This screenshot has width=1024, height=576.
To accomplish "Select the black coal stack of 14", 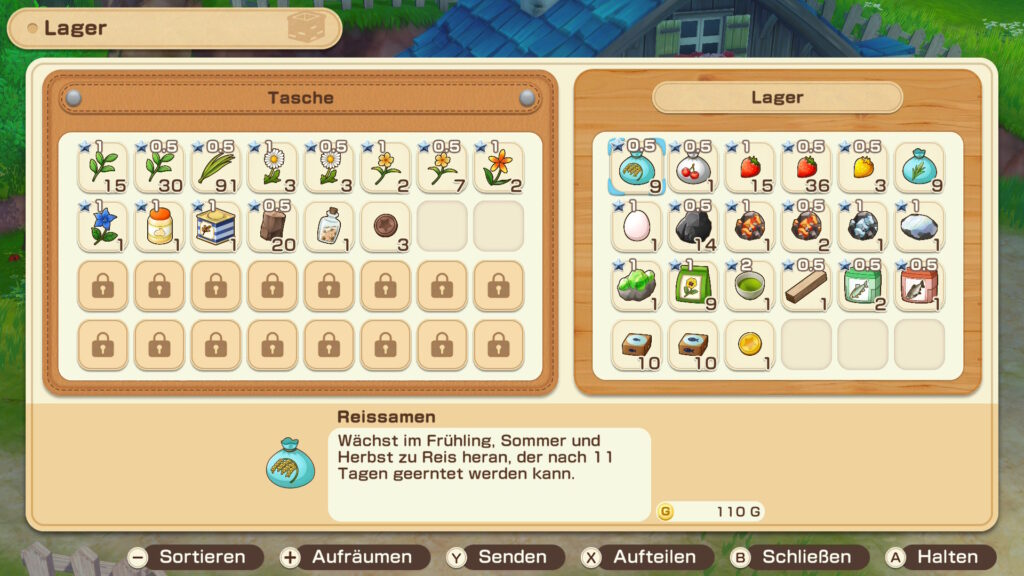I will [693, 226].
